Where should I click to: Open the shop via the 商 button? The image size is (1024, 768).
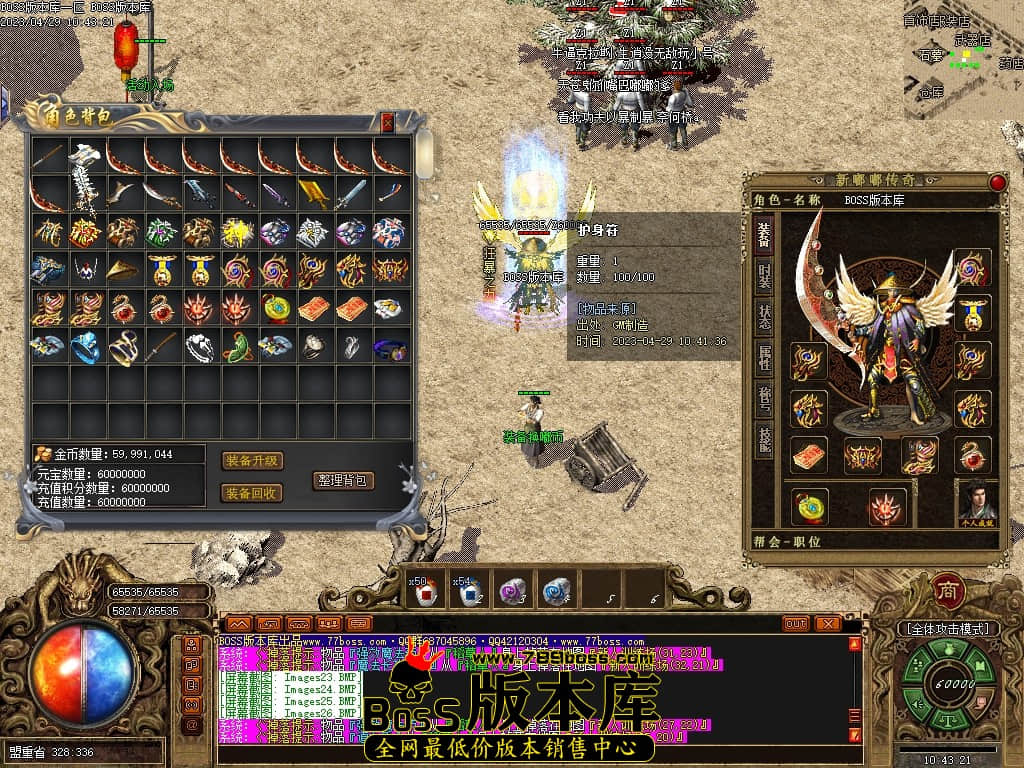[x=948, y=590]
